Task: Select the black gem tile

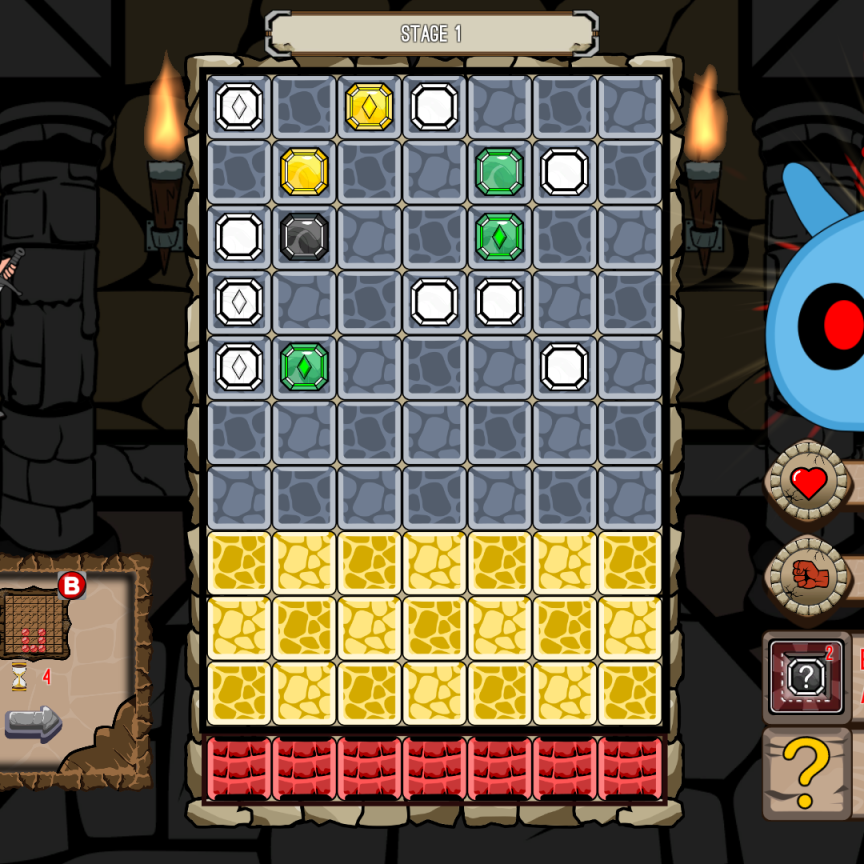Action: pyautogui.click(x=304, y=237)
